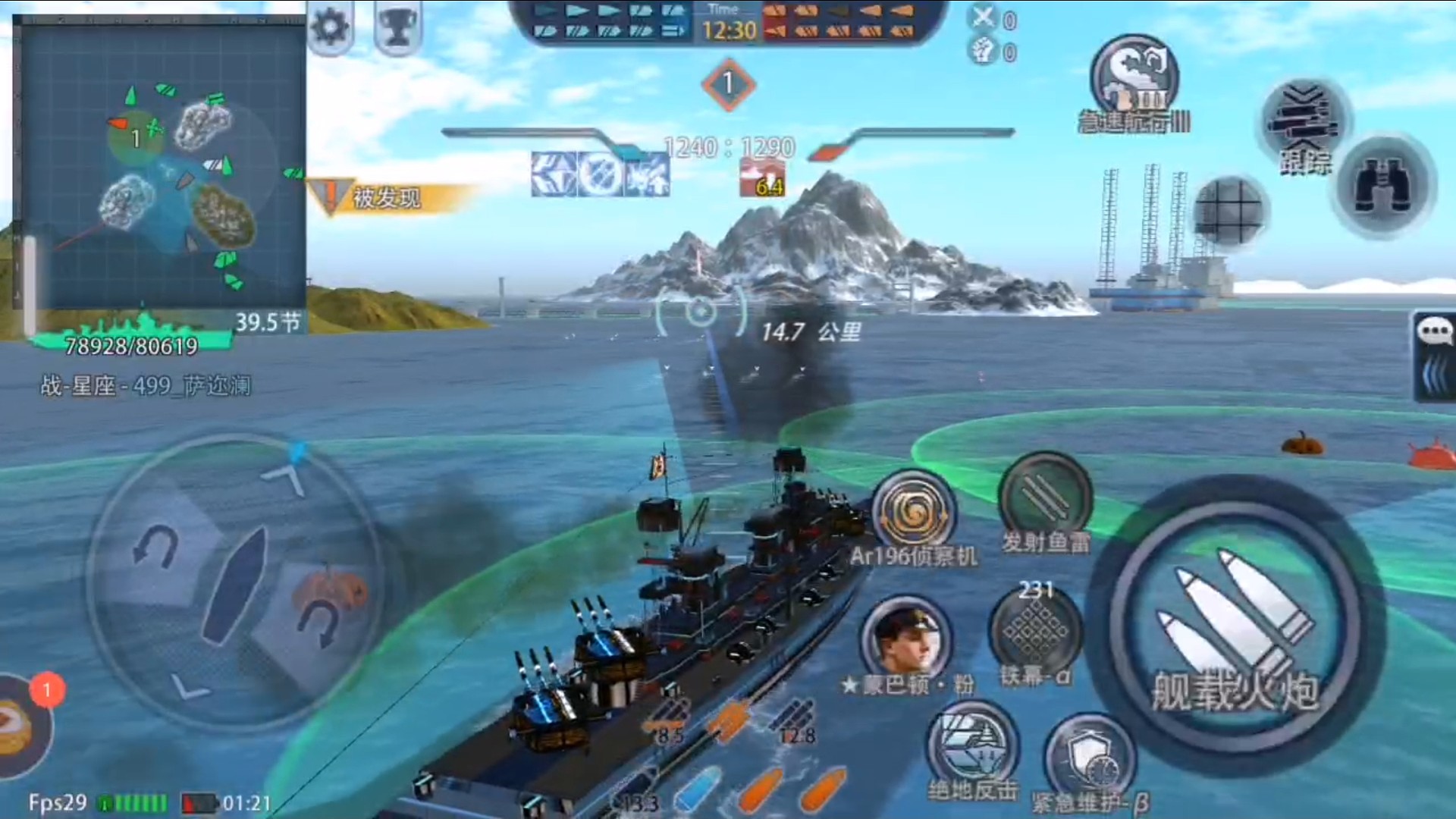Toggle the binoculars zoom view
The width and height of the screenshot is (1456, 819).
pyautogui.click(x=1382, y=187)
